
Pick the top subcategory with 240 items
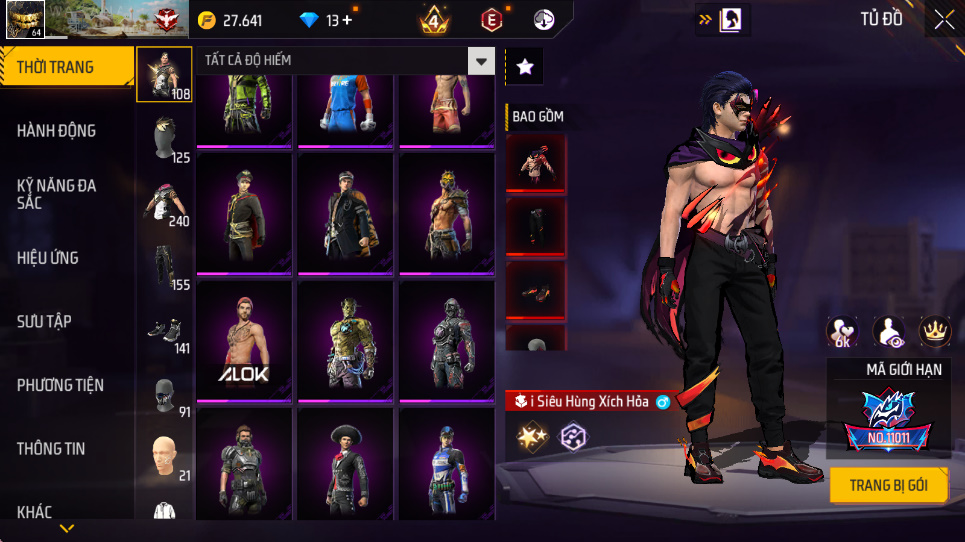[165, 205]
